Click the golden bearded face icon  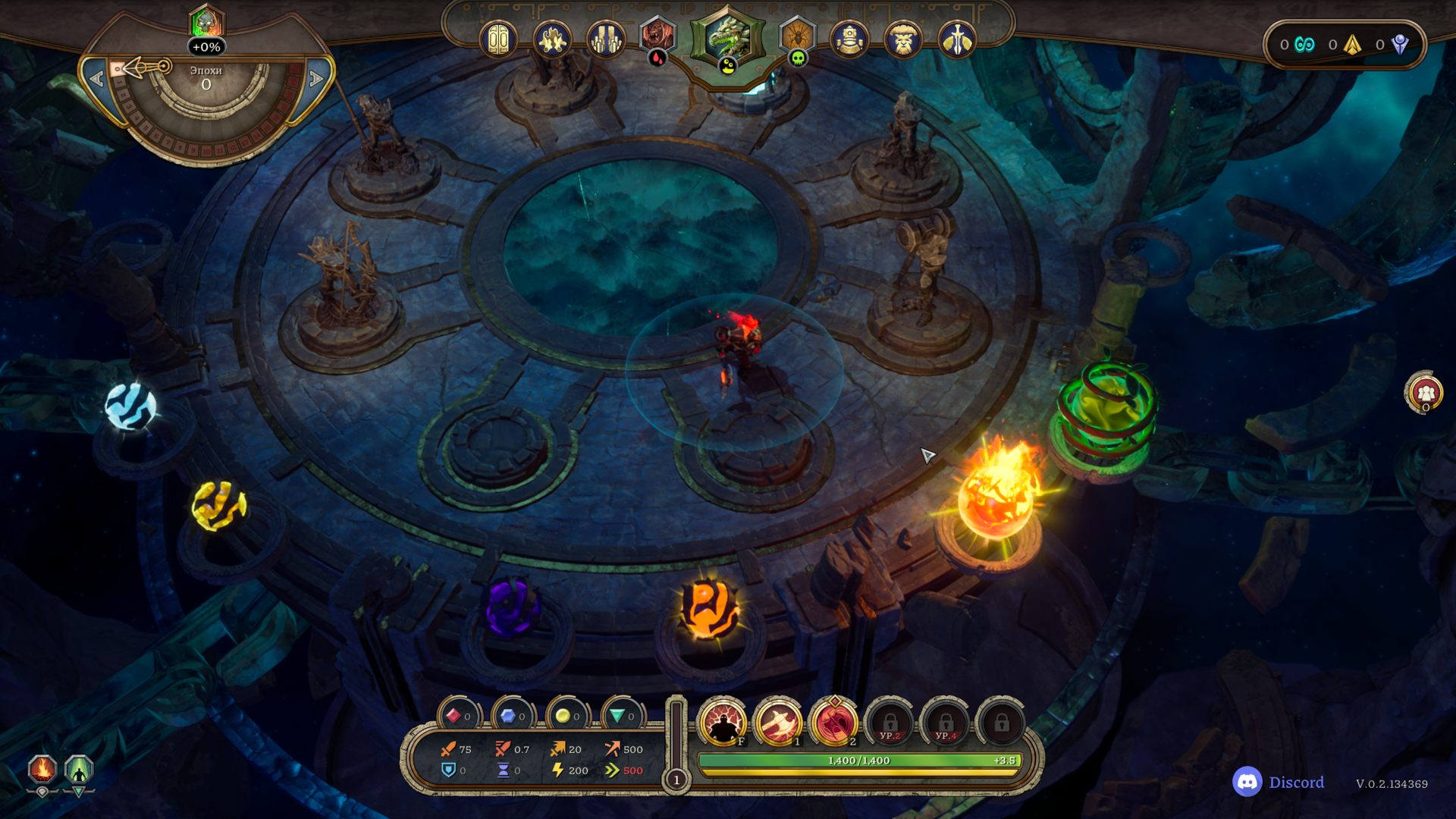[902, 39]
